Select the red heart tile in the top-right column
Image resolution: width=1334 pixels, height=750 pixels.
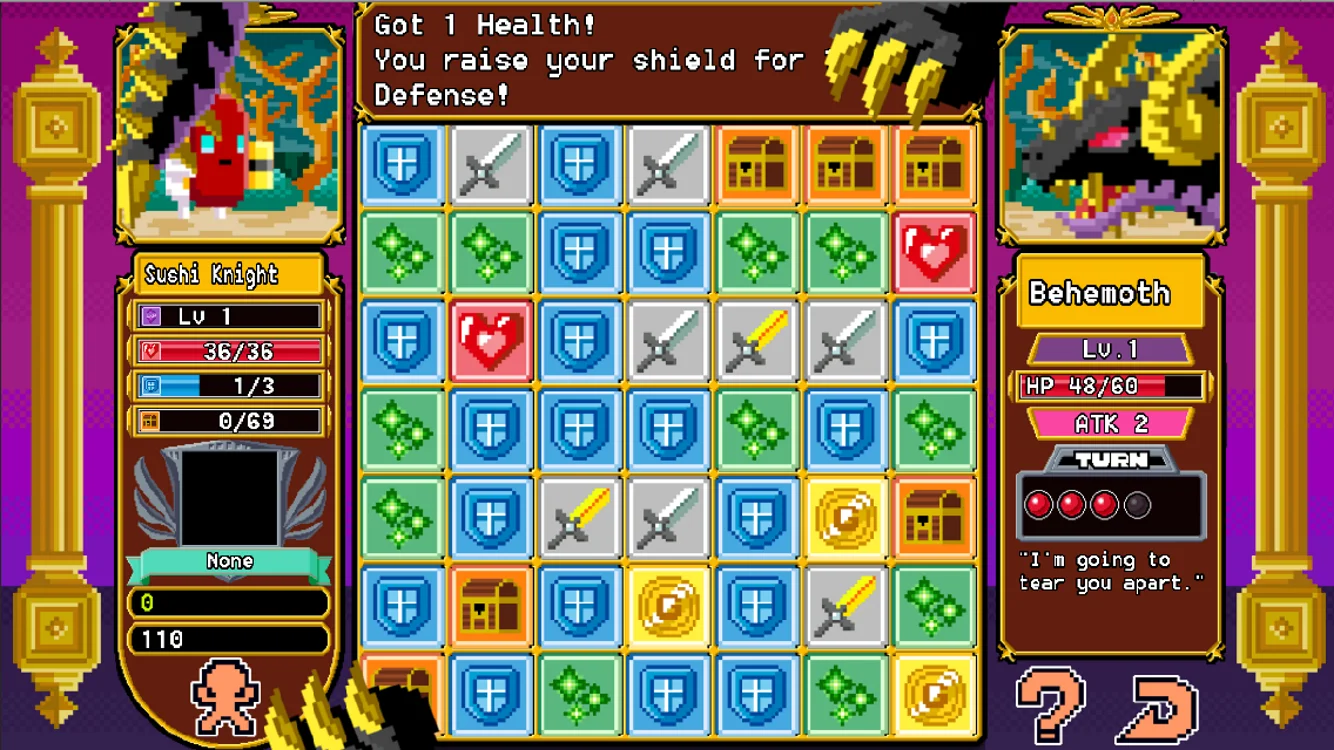tap(934, 253)
